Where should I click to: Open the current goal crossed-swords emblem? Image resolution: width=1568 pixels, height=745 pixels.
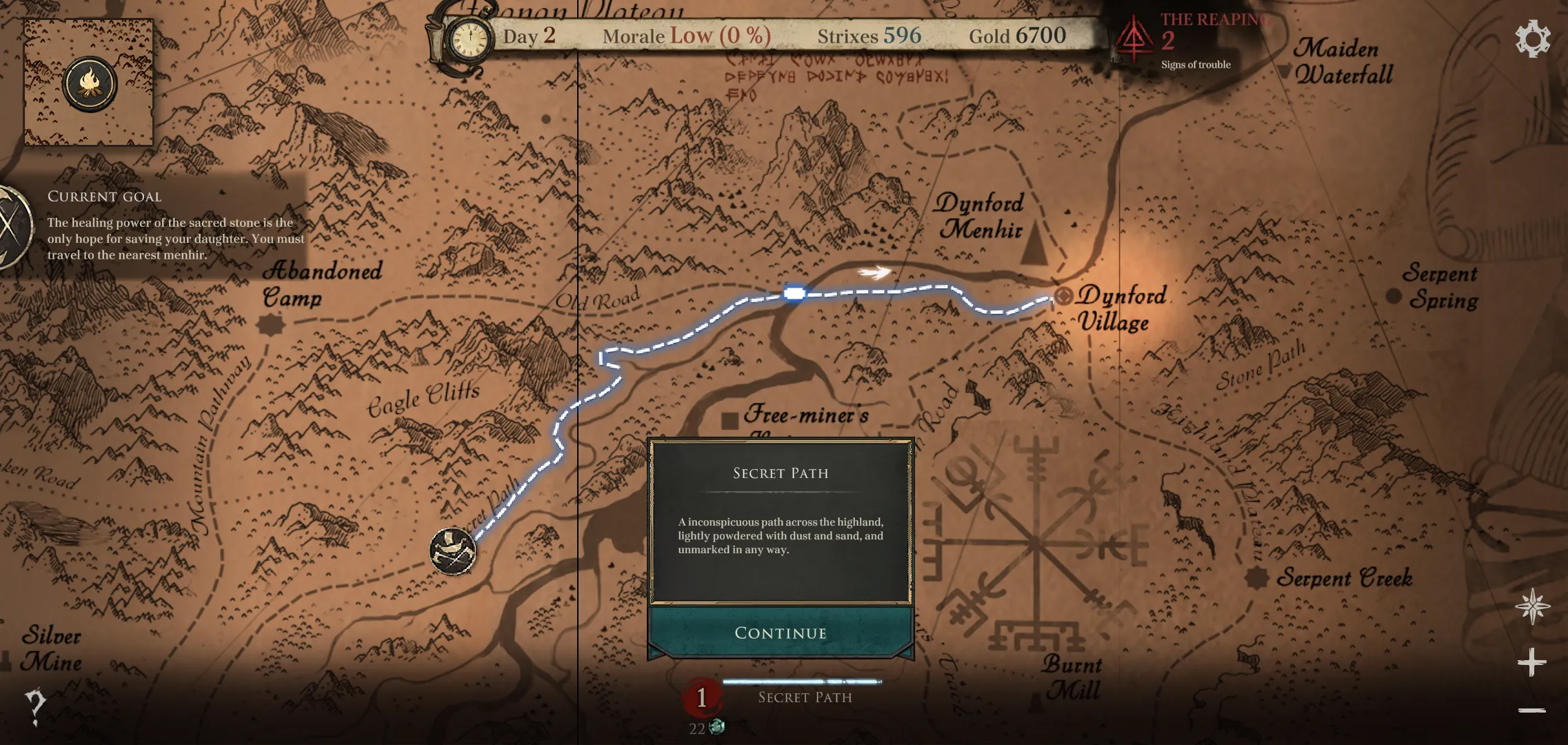pyautogui.click(x=12, y=227)
